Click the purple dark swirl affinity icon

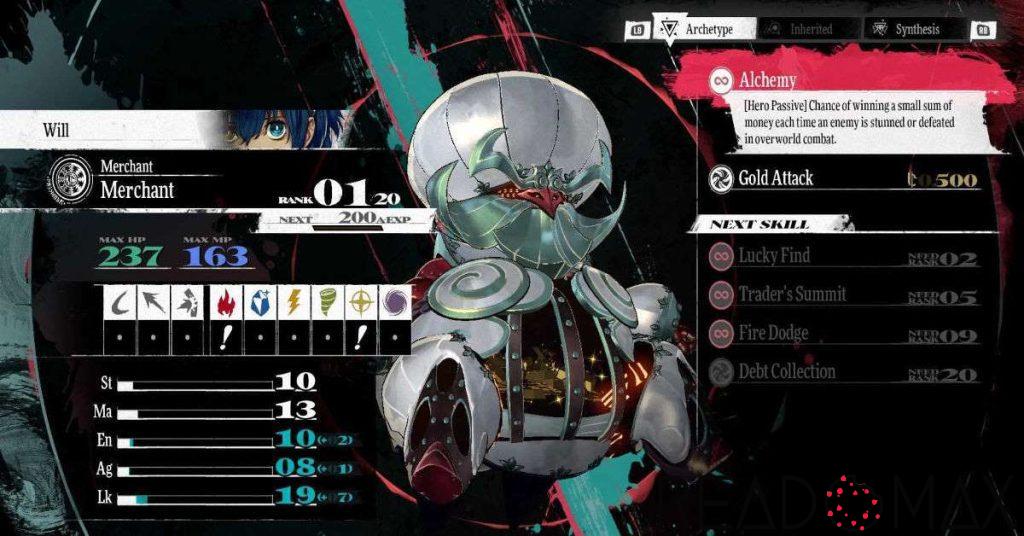pos(395,301)
